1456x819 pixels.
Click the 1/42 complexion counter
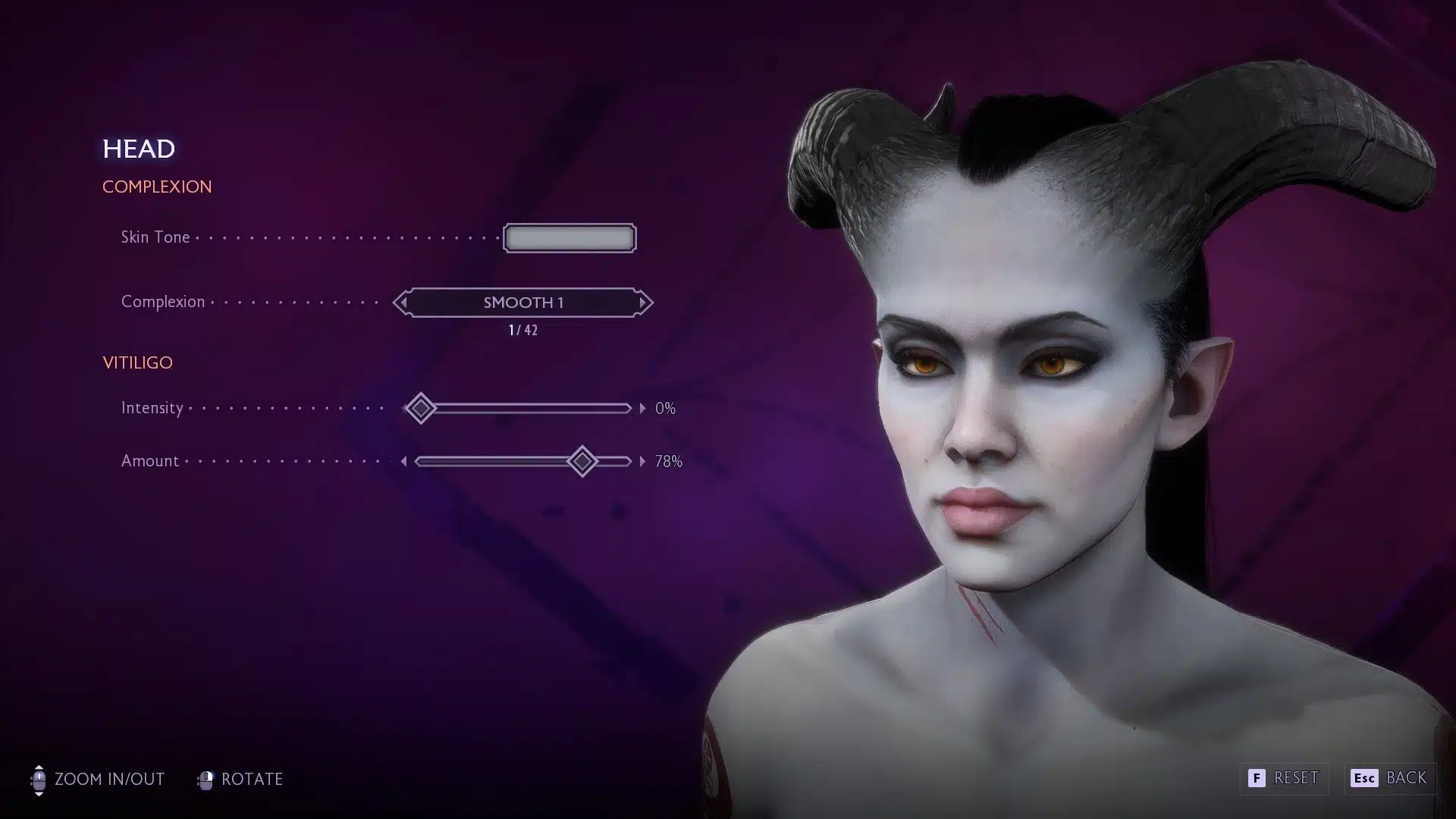tap(522, 329)
